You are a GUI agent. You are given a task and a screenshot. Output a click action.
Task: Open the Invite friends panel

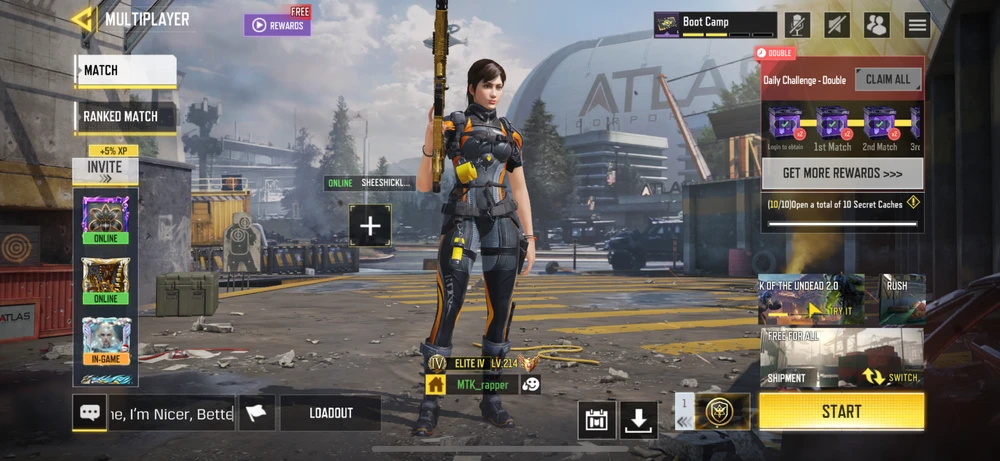coord(105,167)
